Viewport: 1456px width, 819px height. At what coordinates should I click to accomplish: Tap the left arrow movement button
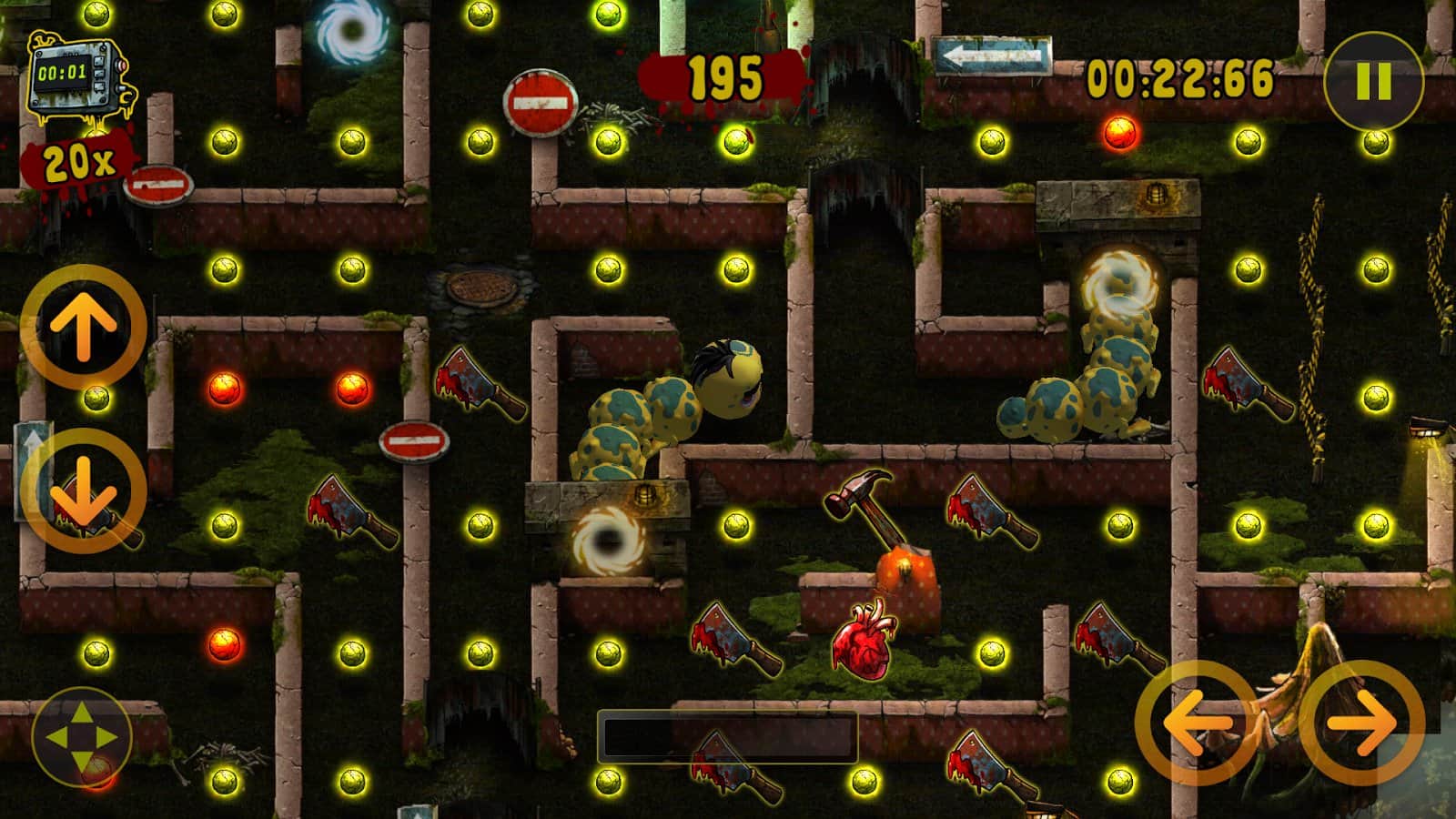[1197, 723]
